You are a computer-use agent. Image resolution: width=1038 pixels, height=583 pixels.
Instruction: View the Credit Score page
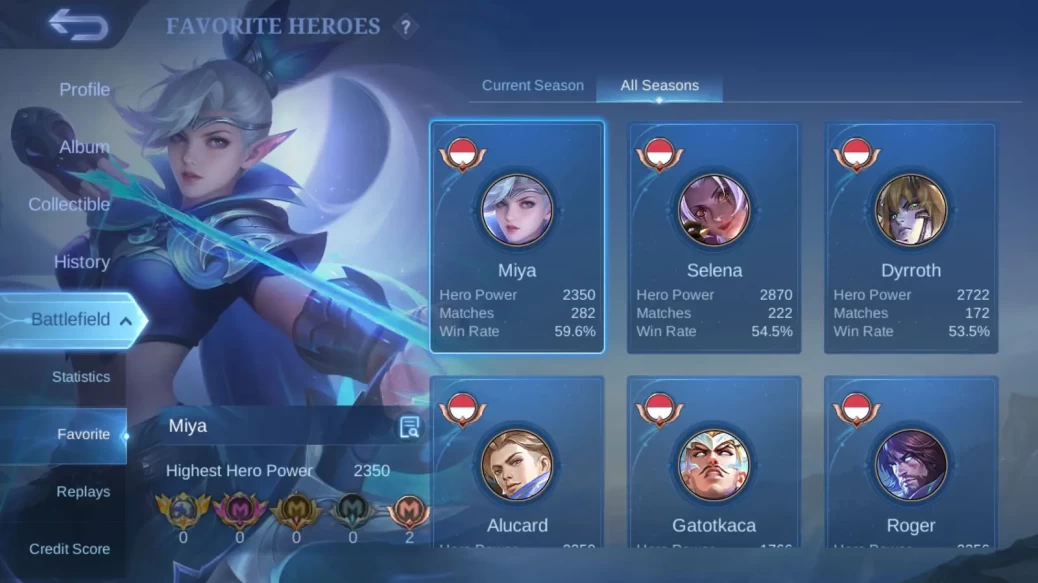coord(69,549)
